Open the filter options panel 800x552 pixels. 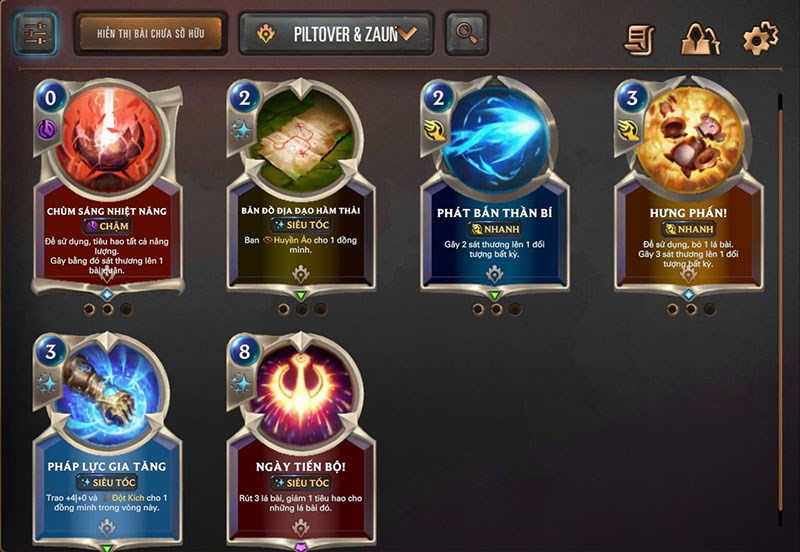pyautogui.click(x=35, y=34)
